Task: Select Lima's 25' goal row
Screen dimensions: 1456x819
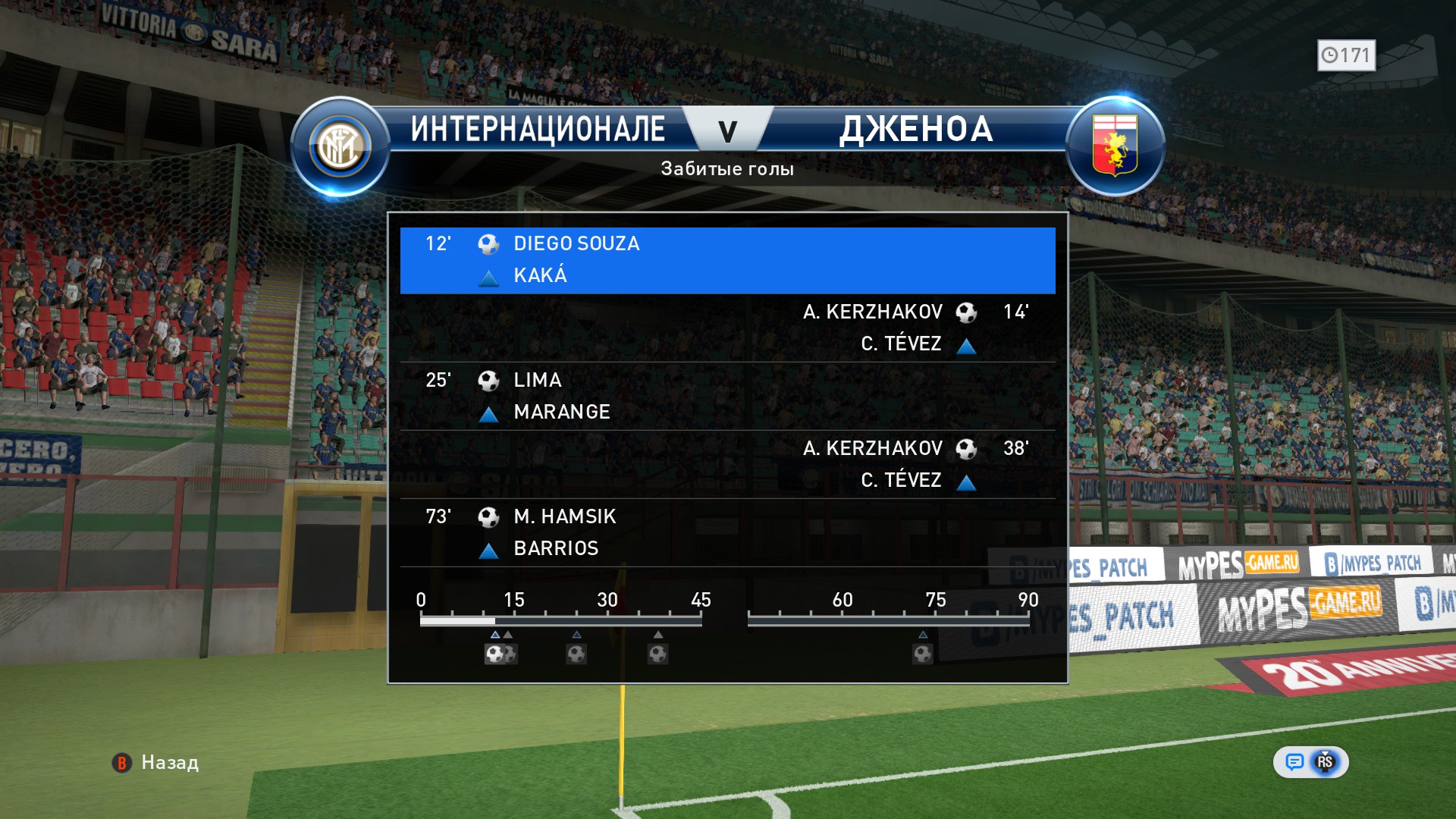Action: 727,396
